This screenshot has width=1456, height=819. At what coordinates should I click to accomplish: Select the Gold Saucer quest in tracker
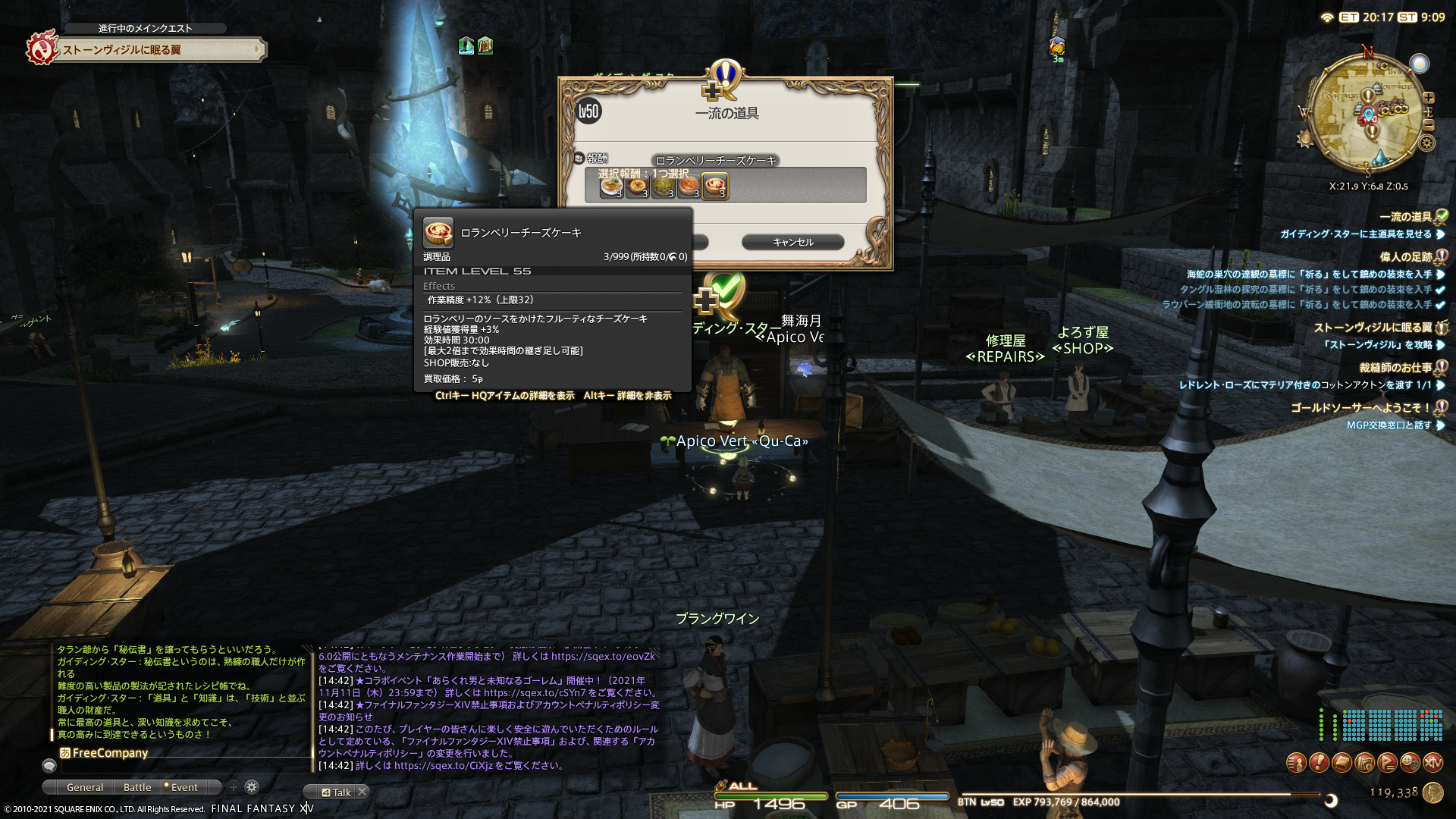(x=1360, y=407)
